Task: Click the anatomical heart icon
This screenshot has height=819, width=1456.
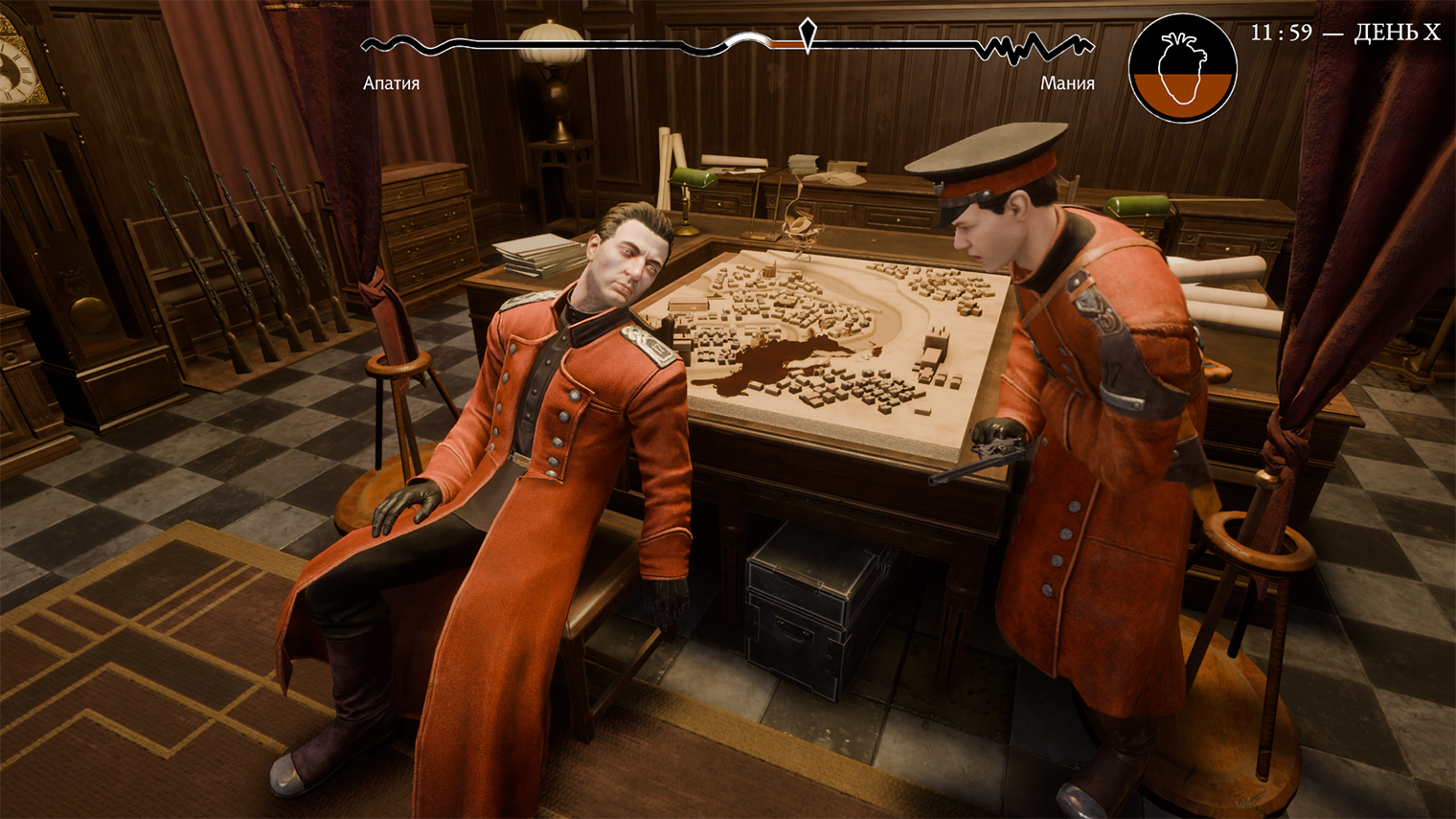Action: pyautogui.click(x=1182, y=69)
